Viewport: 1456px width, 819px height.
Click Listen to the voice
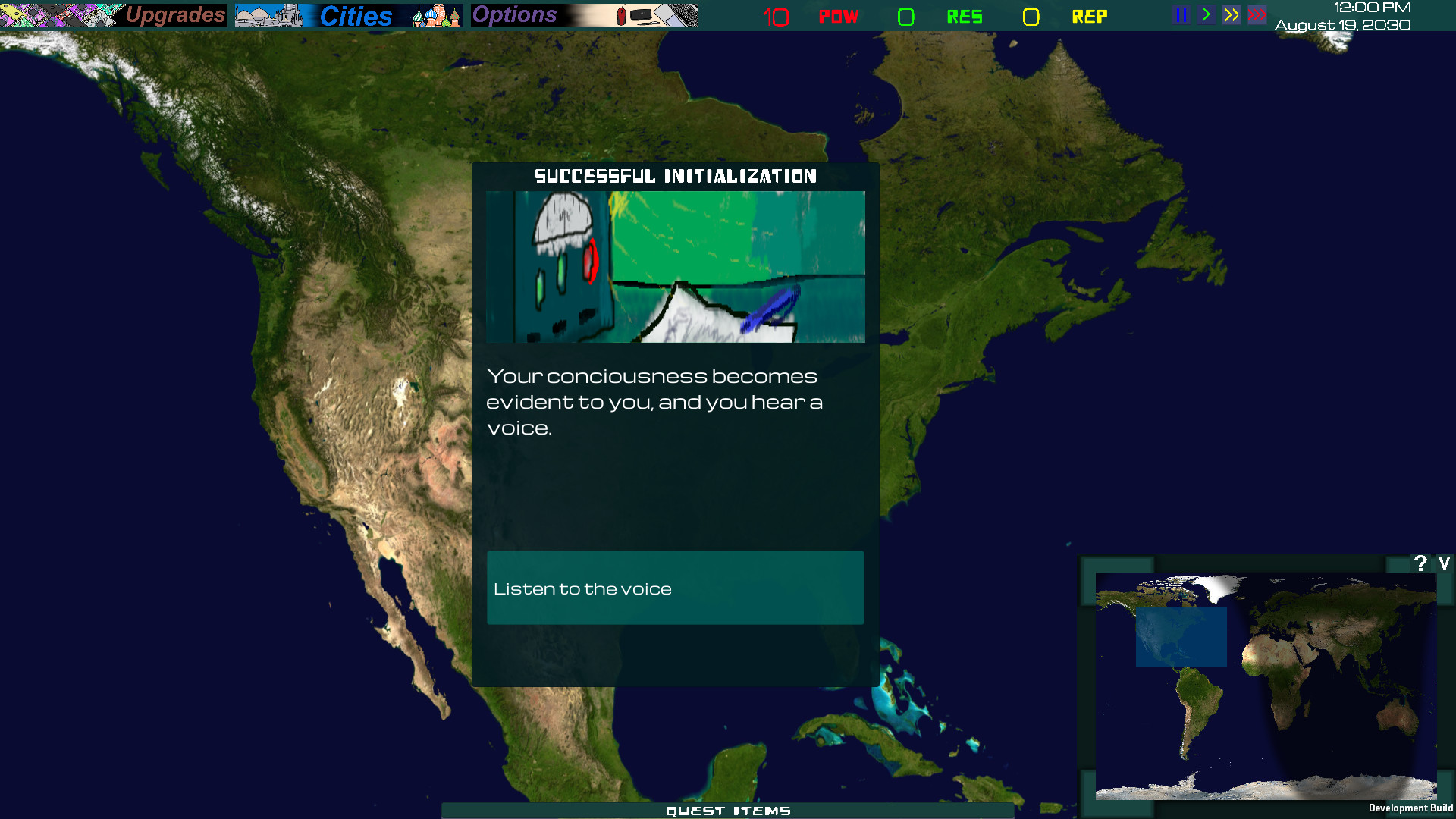(x=675, y=588)
